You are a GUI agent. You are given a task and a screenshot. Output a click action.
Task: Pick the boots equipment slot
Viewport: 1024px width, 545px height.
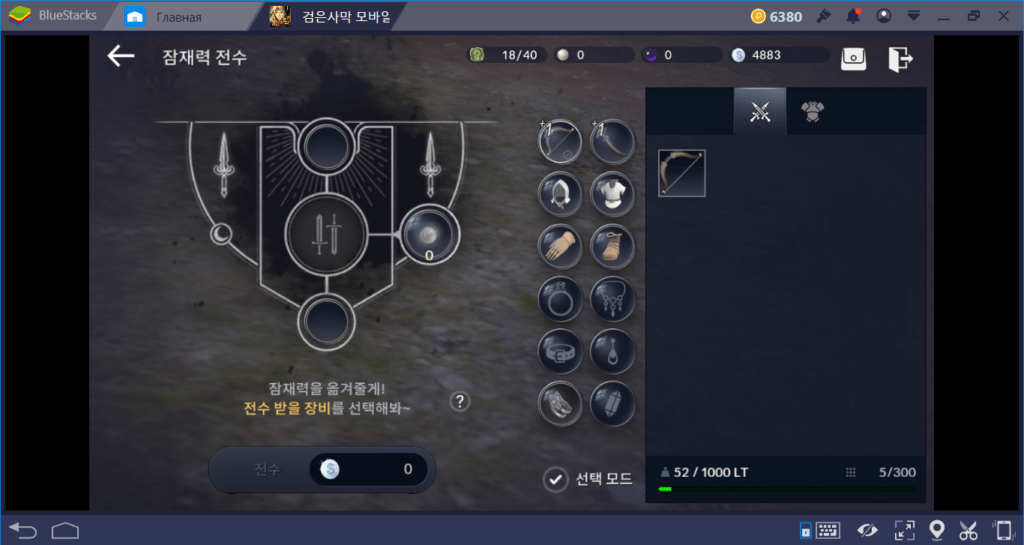click(612, 245)
